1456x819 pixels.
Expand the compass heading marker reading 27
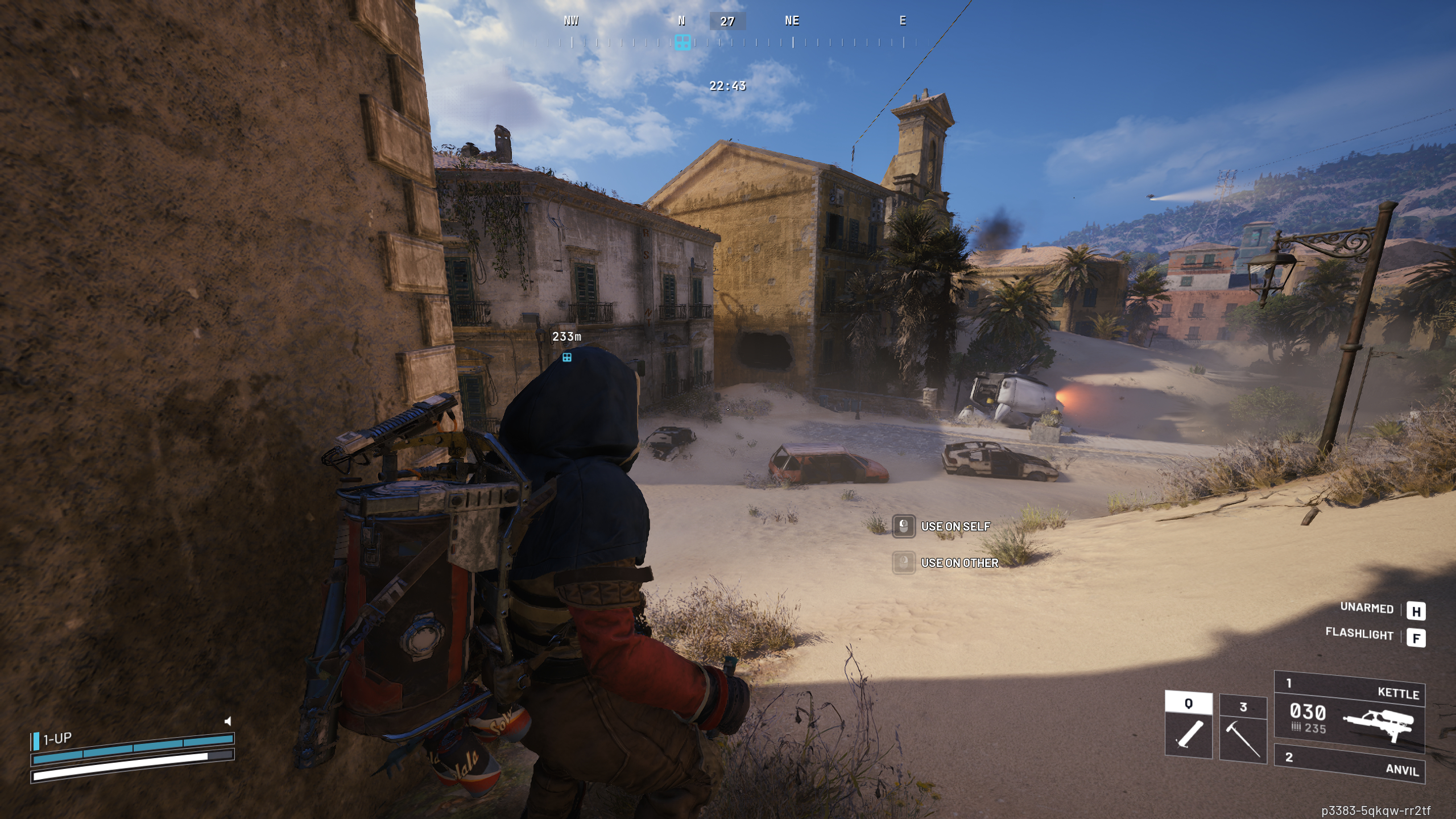pyautogui.click(x=728, y=22)
